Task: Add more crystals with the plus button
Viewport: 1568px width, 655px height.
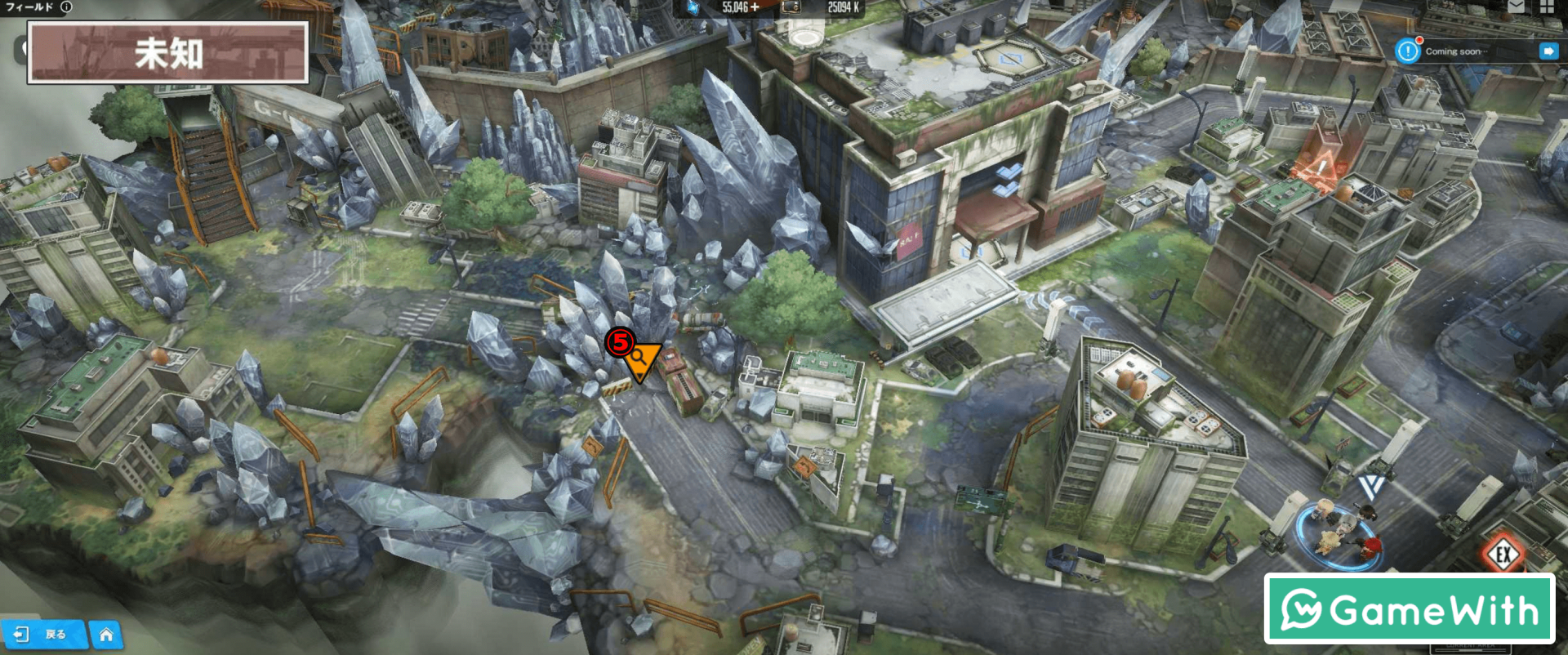Action: coord(755,7)
